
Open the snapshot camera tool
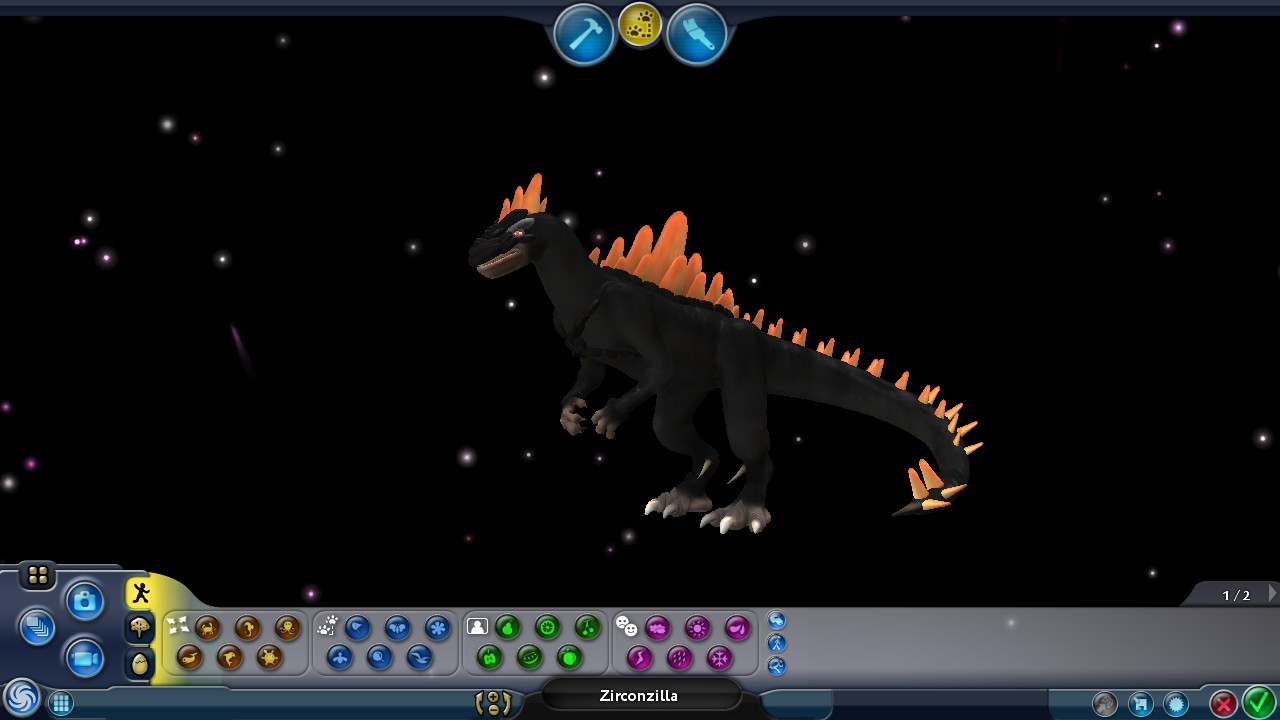84,600
